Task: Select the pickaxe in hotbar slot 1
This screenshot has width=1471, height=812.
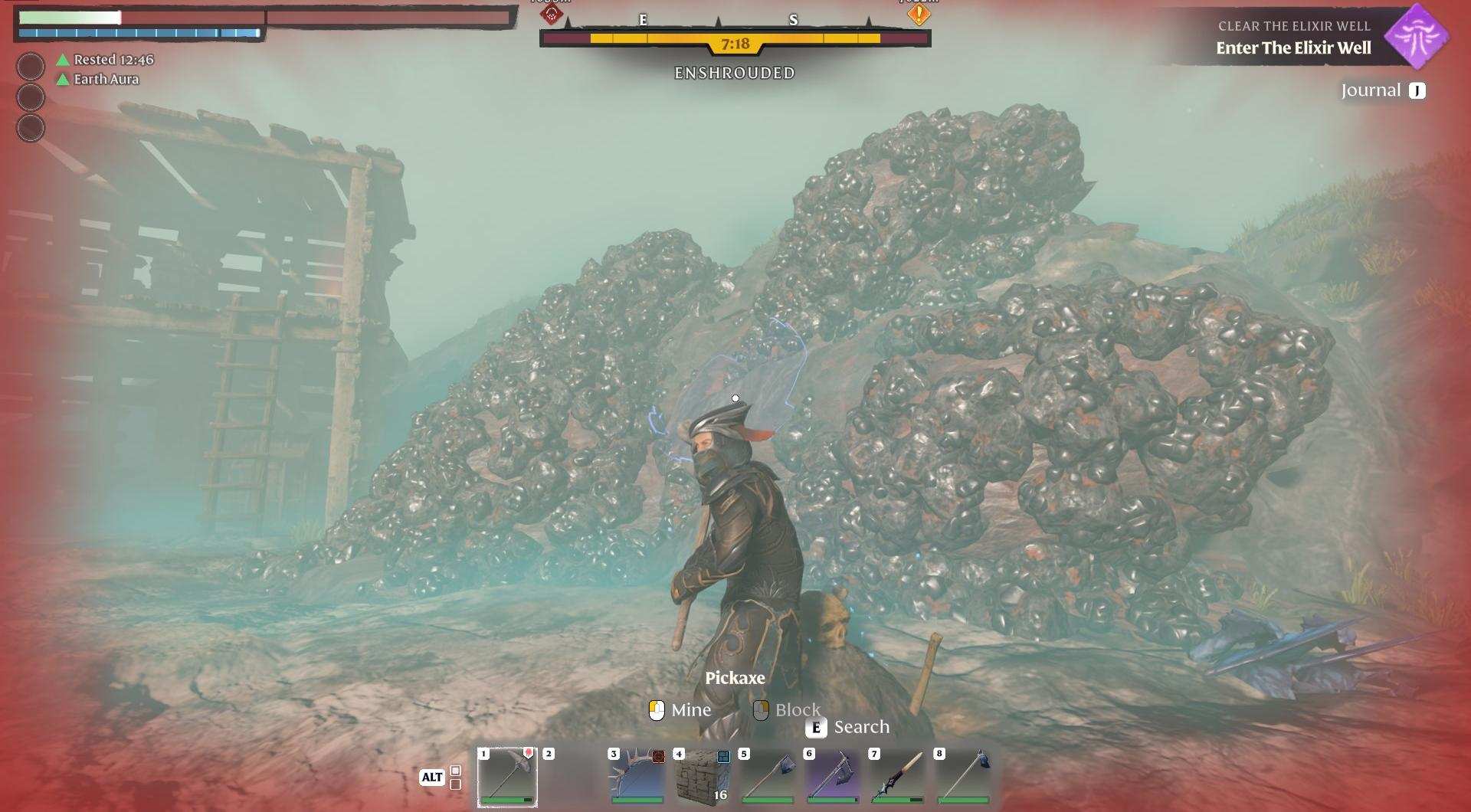Action: (x=507, y=776)
